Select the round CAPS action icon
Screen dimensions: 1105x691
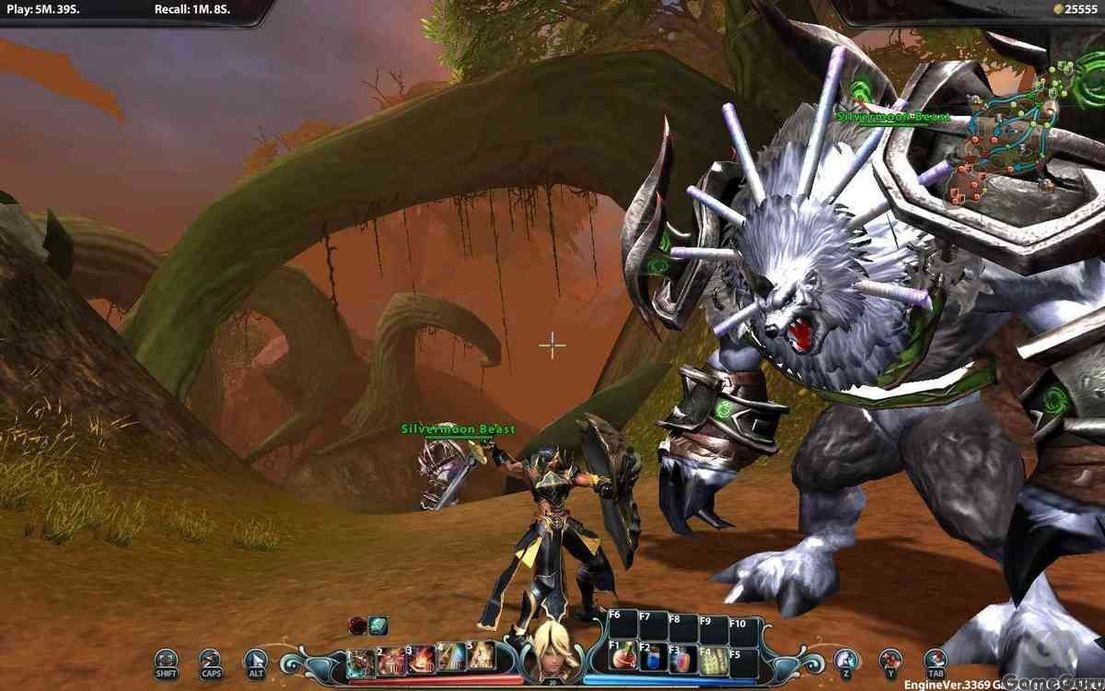point(209,660)
